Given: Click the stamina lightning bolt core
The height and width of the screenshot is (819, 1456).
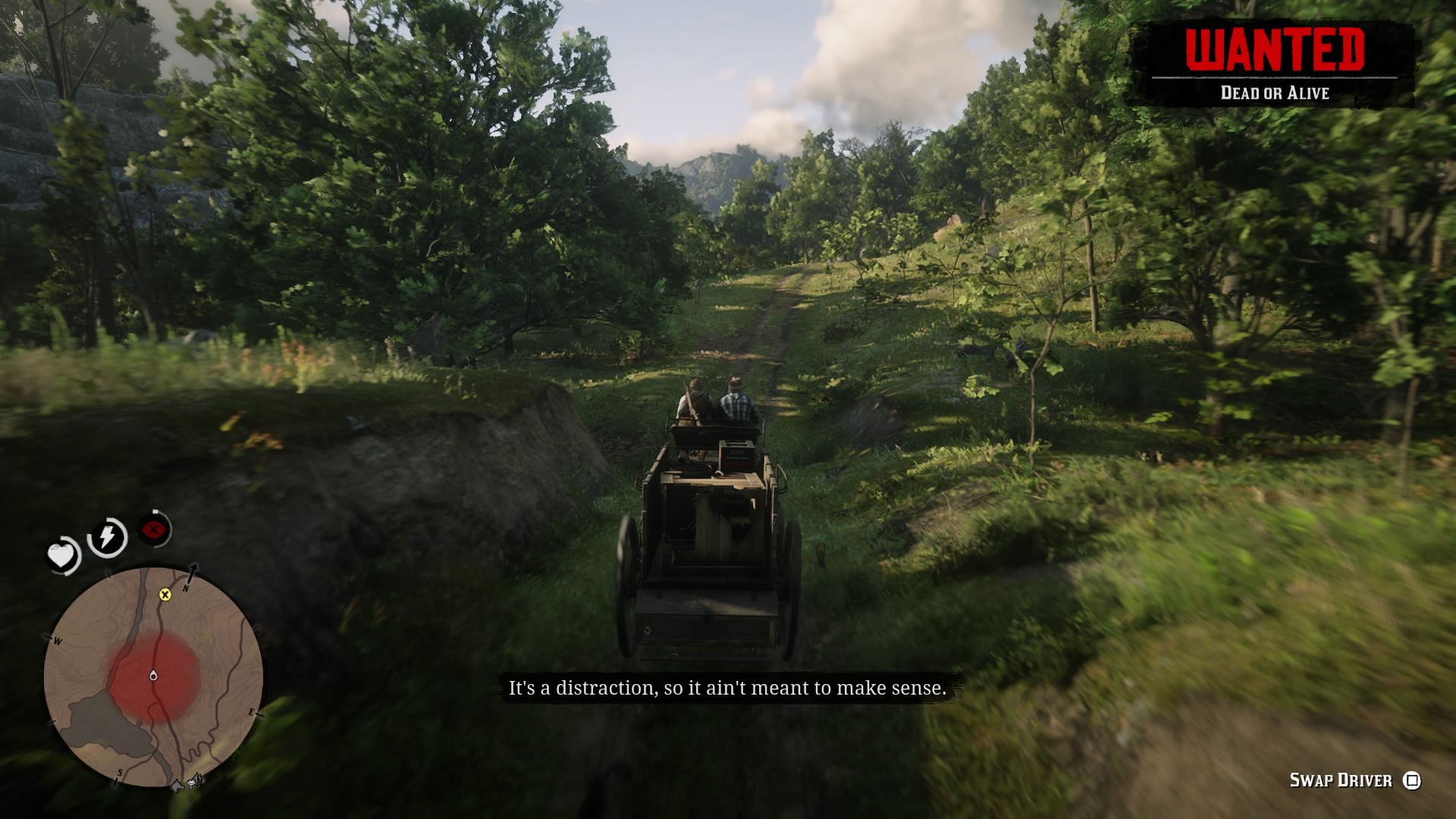Looking at the screenshot, I should [106, 535].
